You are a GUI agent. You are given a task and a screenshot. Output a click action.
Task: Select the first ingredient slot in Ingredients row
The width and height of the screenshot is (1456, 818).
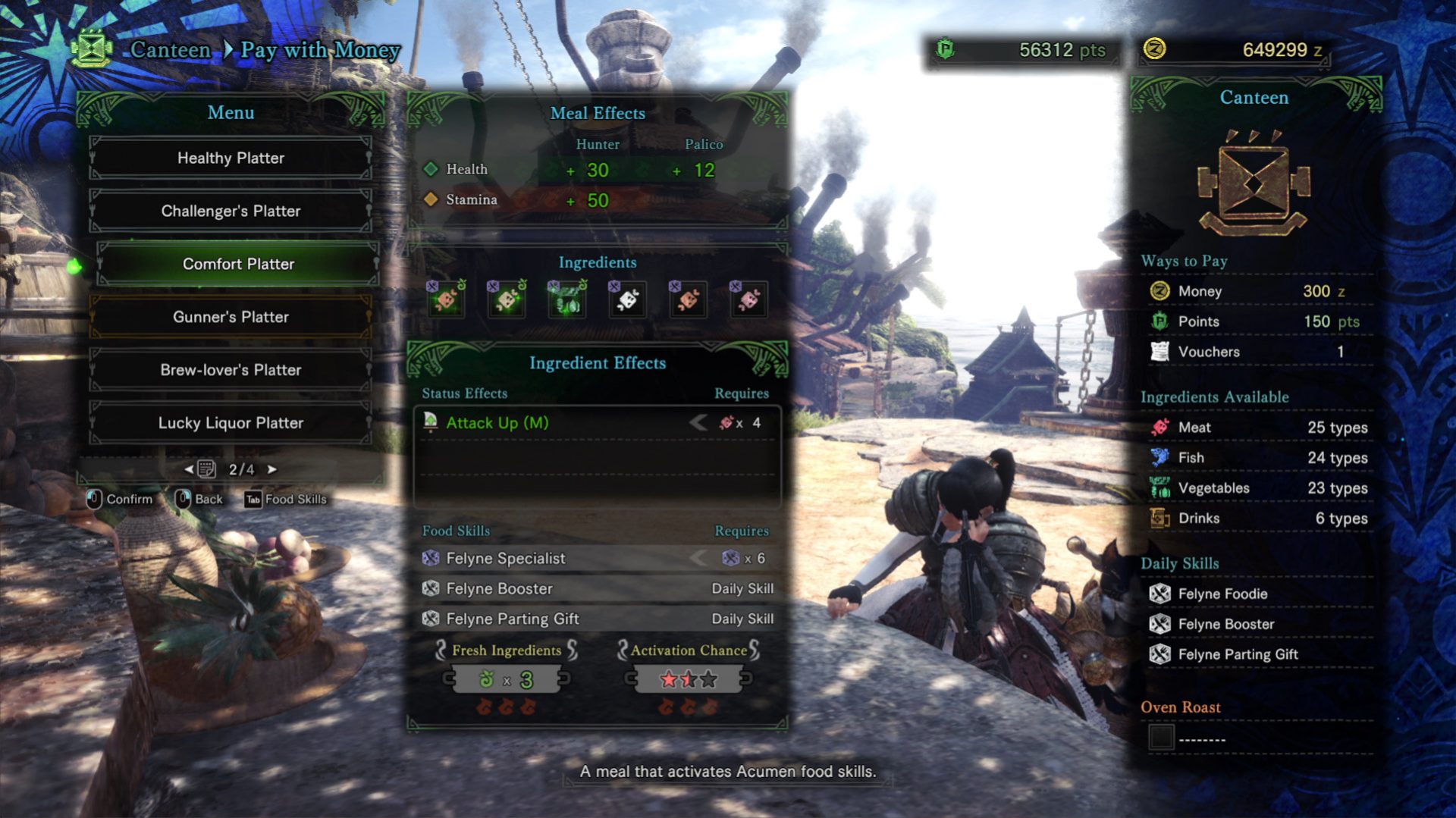(447, 299)
